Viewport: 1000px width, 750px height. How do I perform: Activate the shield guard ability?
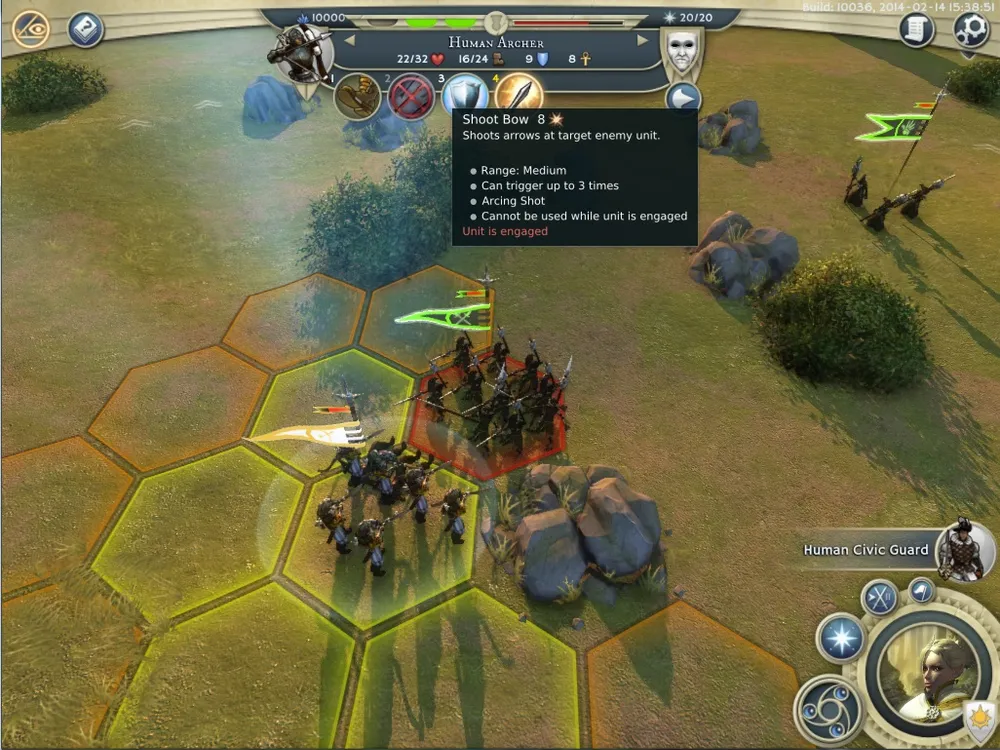coord(465,96)
